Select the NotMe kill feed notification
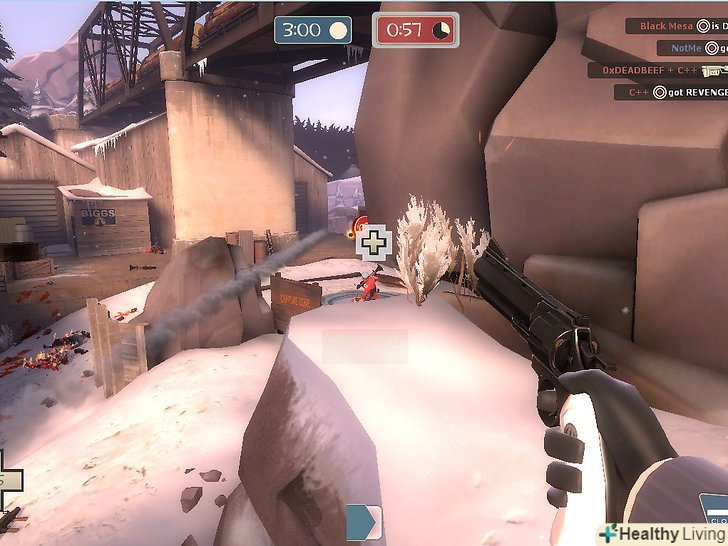 tap(692, 48)
